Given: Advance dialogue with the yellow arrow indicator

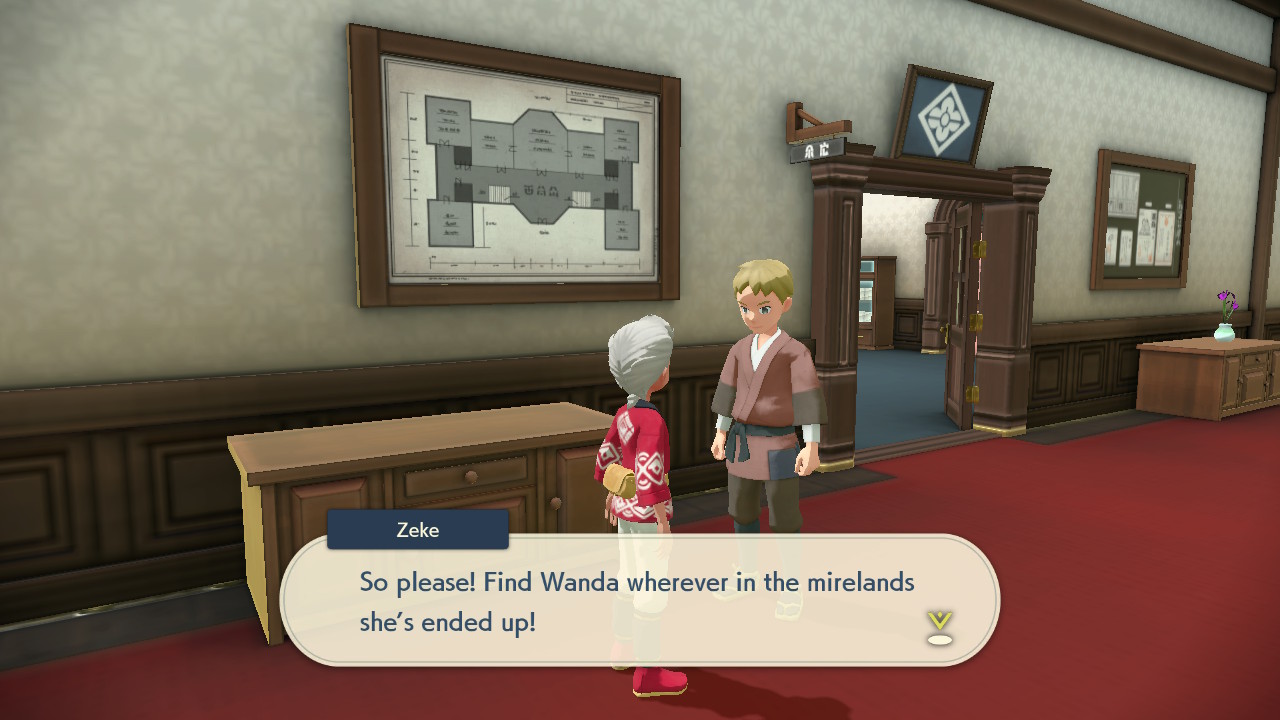Looking at the screenshot, I should (939, 626).
